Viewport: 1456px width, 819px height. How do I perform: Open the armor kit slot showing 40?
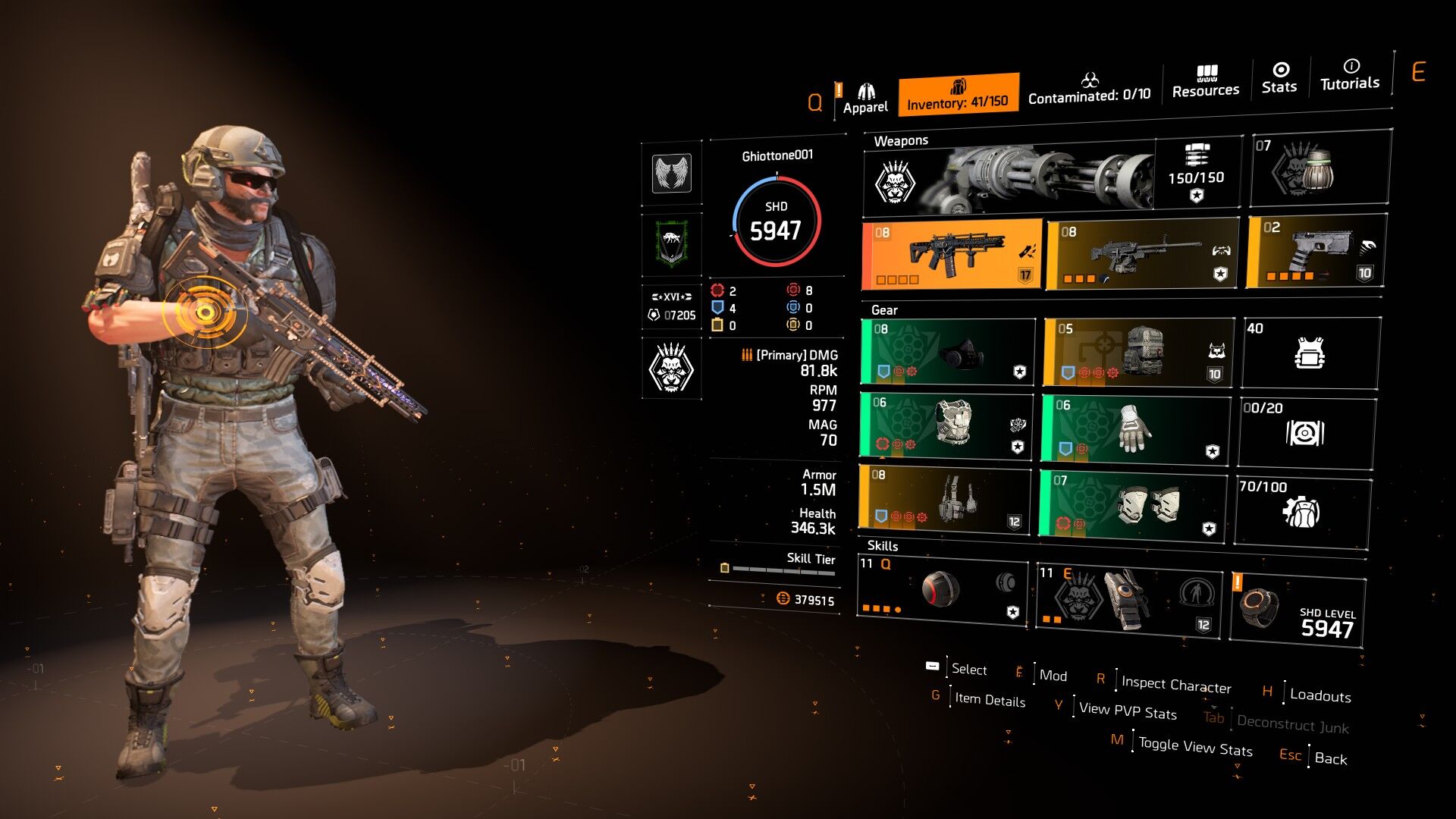click(1310, 353)
